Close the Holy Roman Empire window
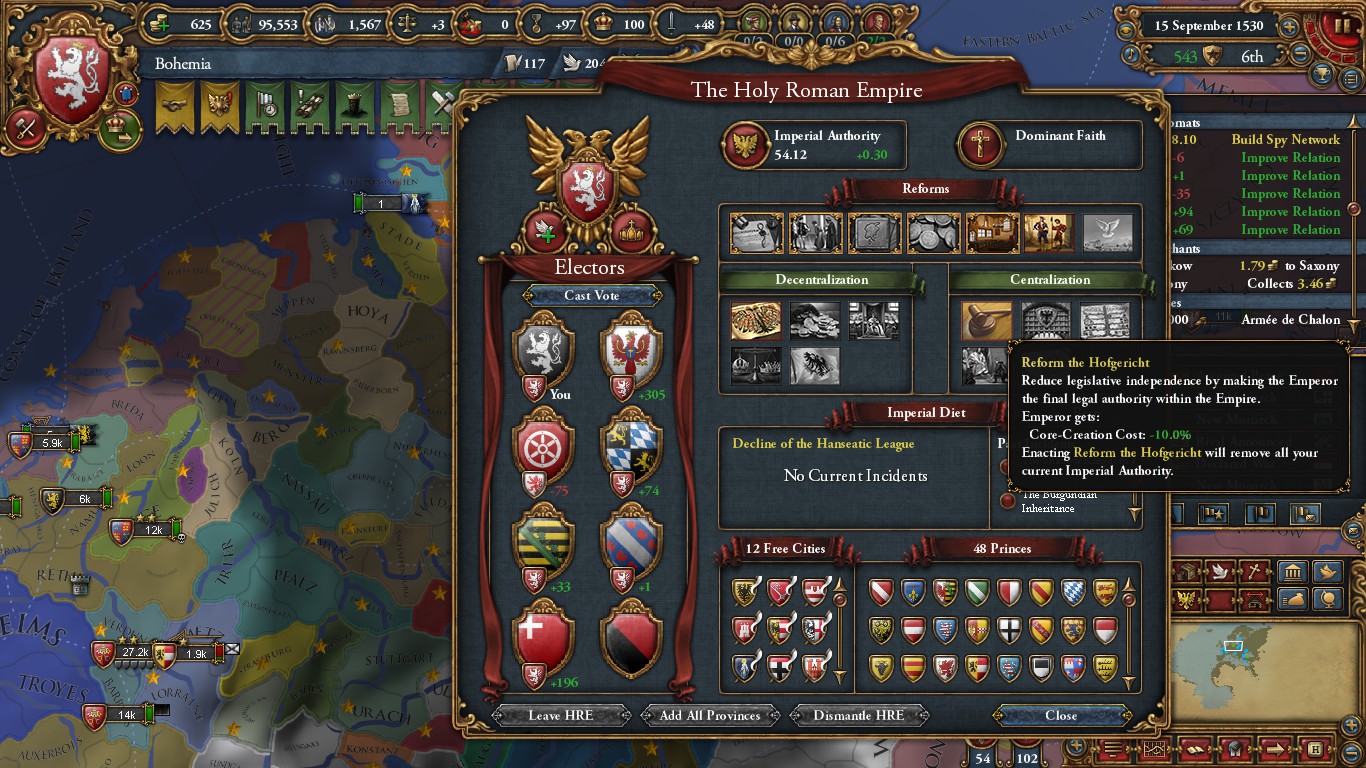The height and width of the screenshot is (768, 1366). click(1061, 715)
